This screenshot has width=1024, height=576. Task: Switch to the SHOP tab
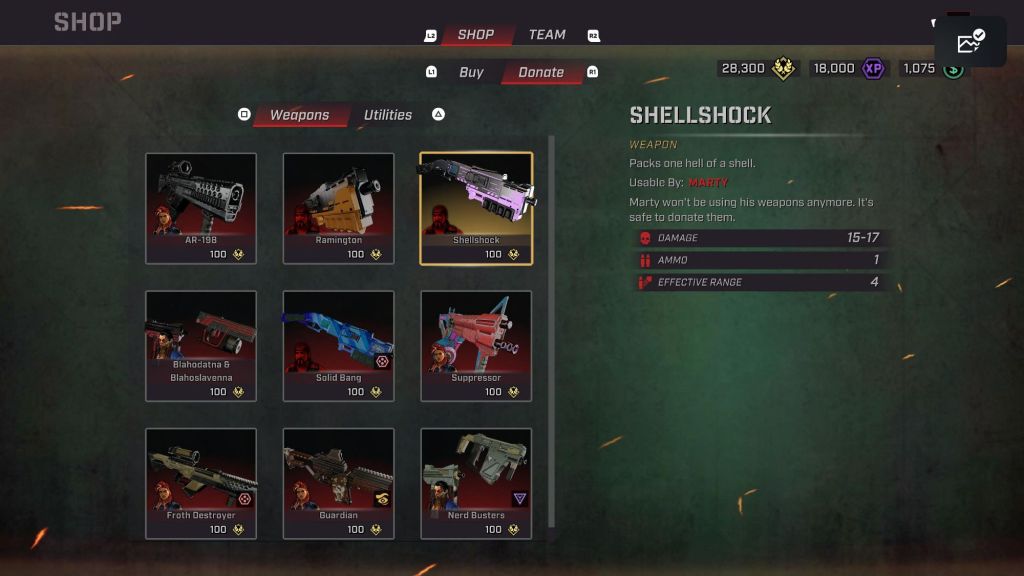(x=476, y=35)
